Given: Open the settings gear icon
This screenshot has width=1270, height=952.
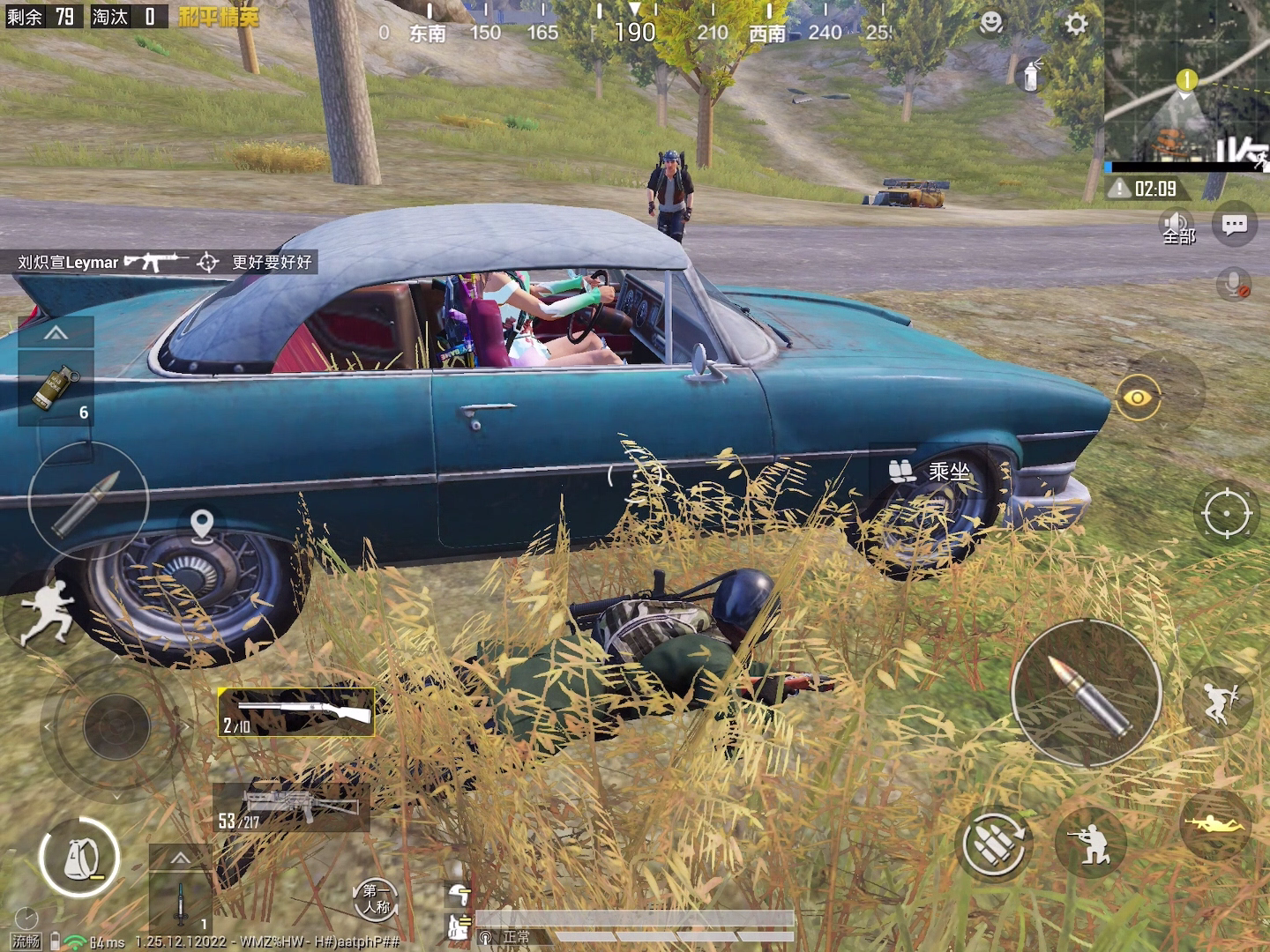Looking at the screenshot, I should [1076, 24].
